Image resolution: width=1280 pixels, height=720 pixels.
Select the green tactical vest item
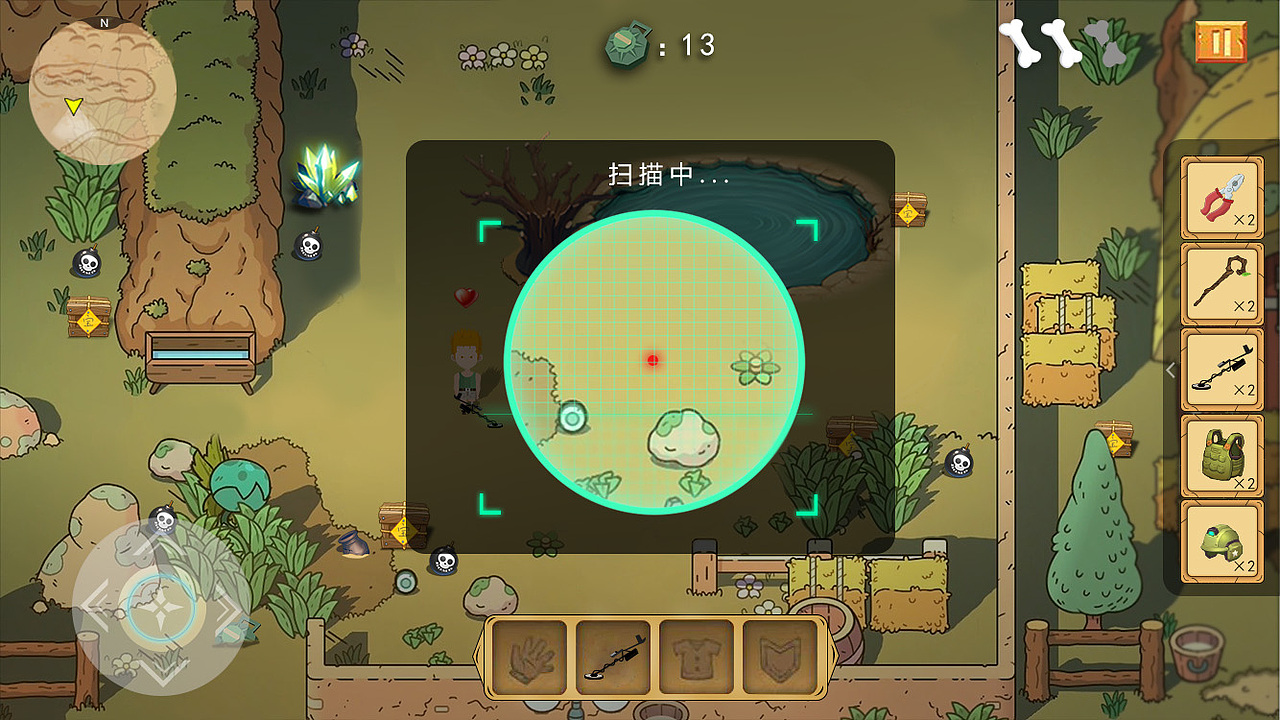(1221, 456)
